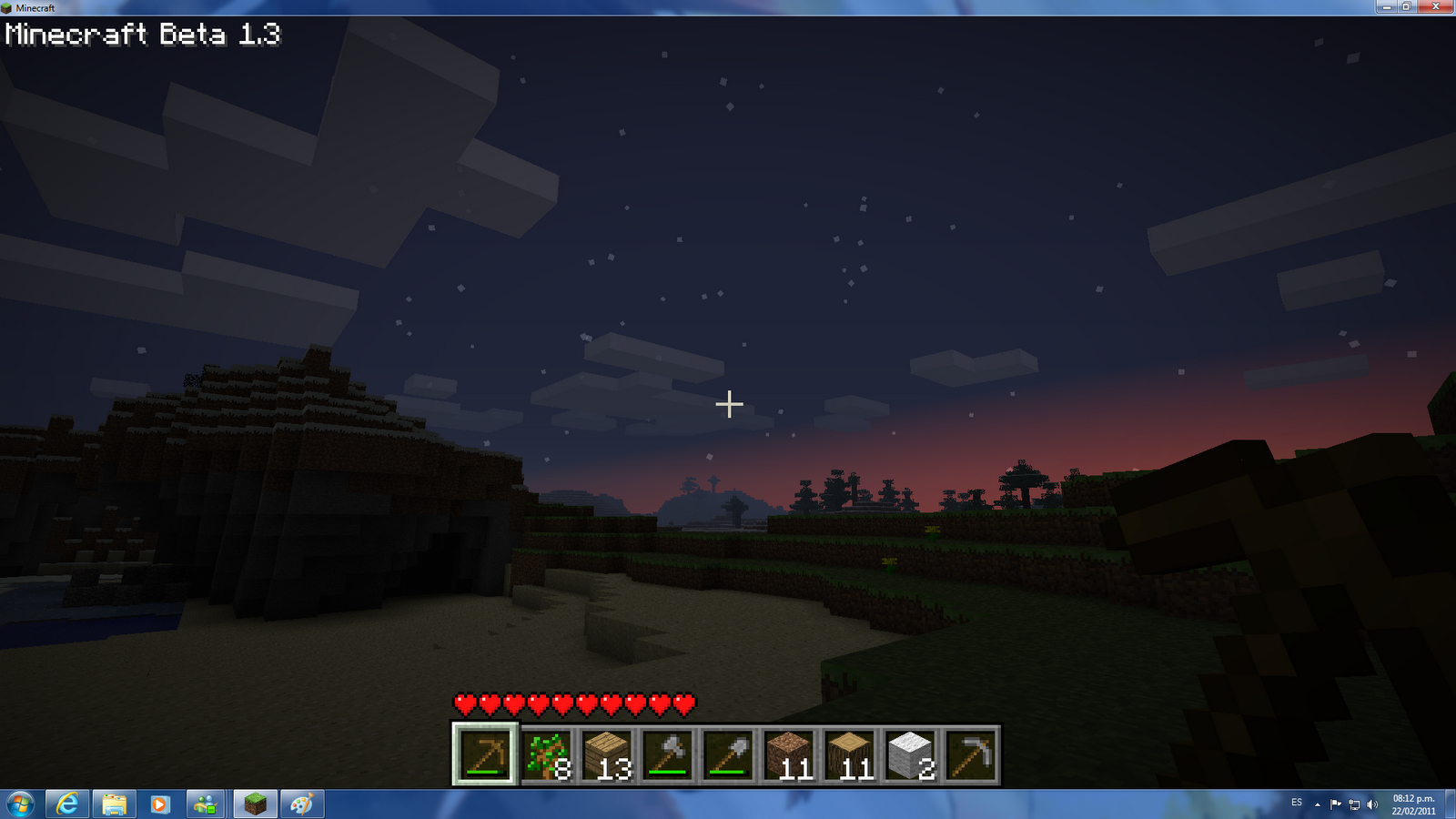Expand the hidden system tray icons
The height and width of the screenshot is (819, 1456).
pos(1319,804)
